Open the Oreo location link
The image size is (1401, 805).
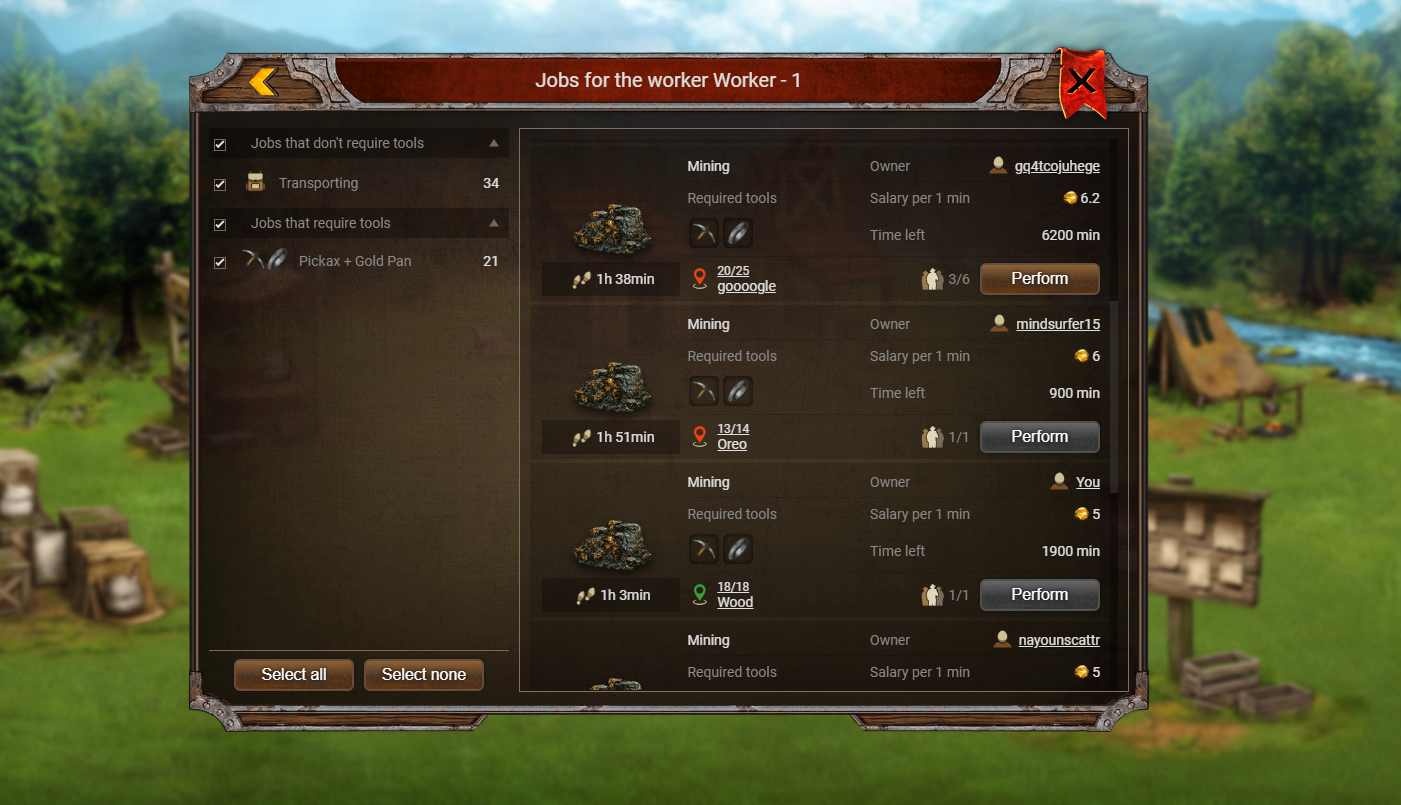(x=732, y=444)
